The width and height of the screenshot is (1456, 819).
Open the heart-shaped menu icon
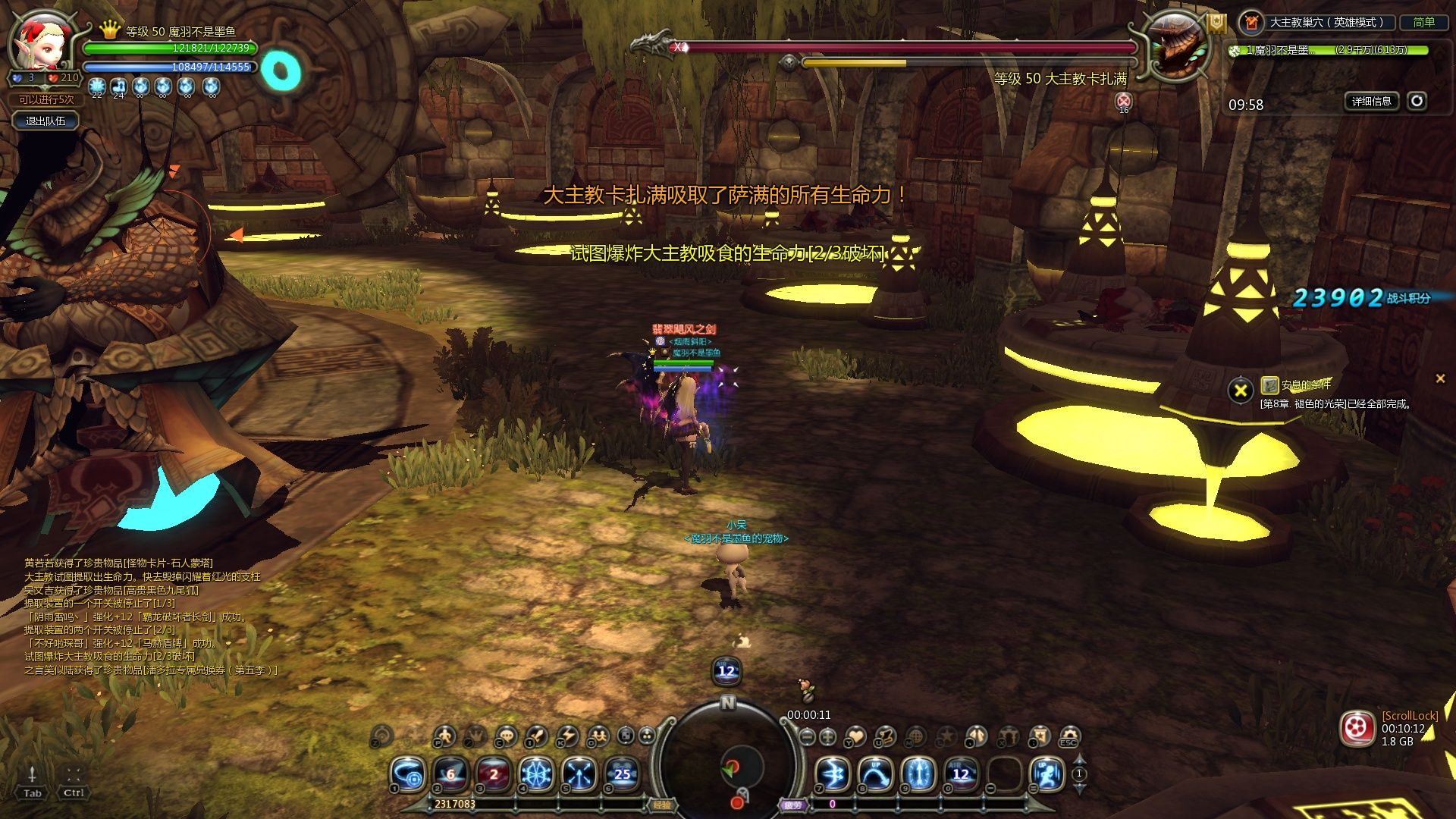point(855,736)
